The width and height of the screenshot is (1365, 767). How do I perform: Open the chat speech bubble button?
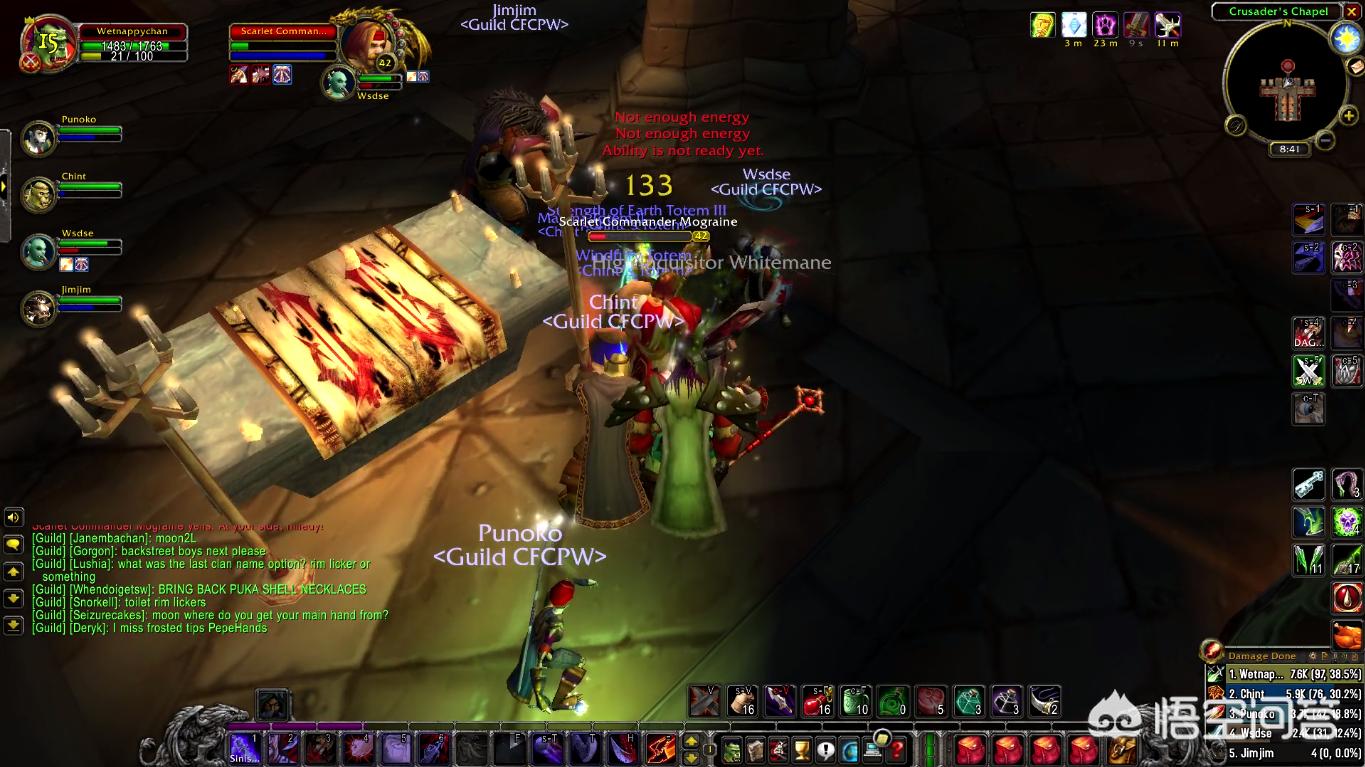(x=14, y=545)
